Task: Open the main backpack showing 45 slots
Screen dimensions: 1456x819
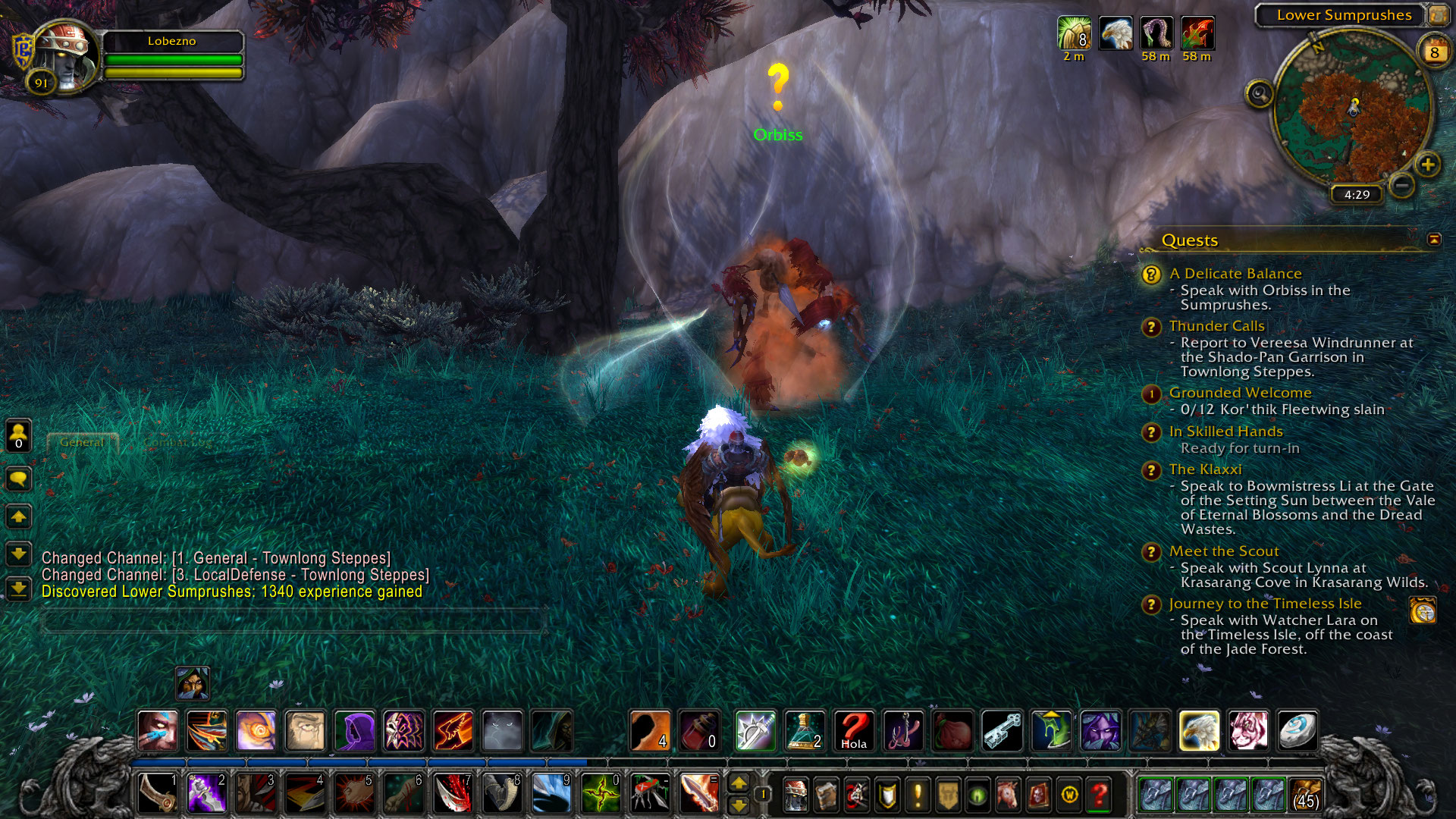Action: pos(1305,795)
